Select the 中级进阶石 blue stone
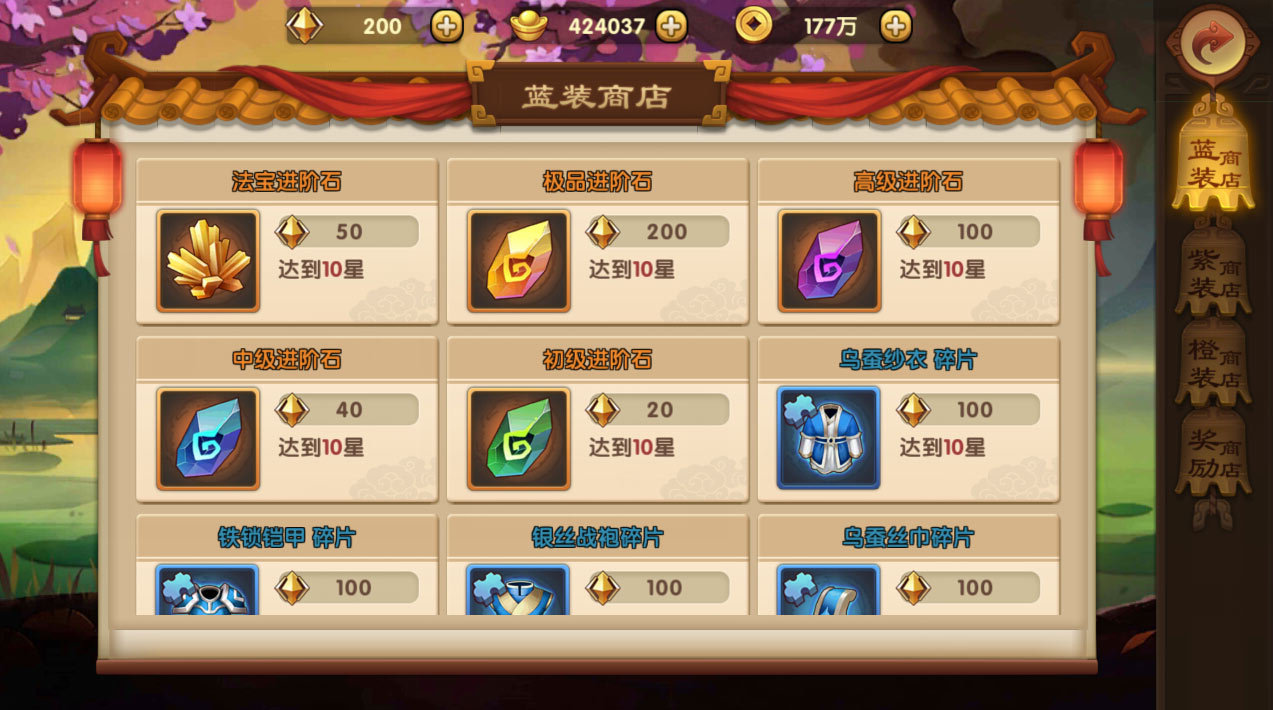Viewport: 1273px width, 710px height. click(x=208, y=439)
